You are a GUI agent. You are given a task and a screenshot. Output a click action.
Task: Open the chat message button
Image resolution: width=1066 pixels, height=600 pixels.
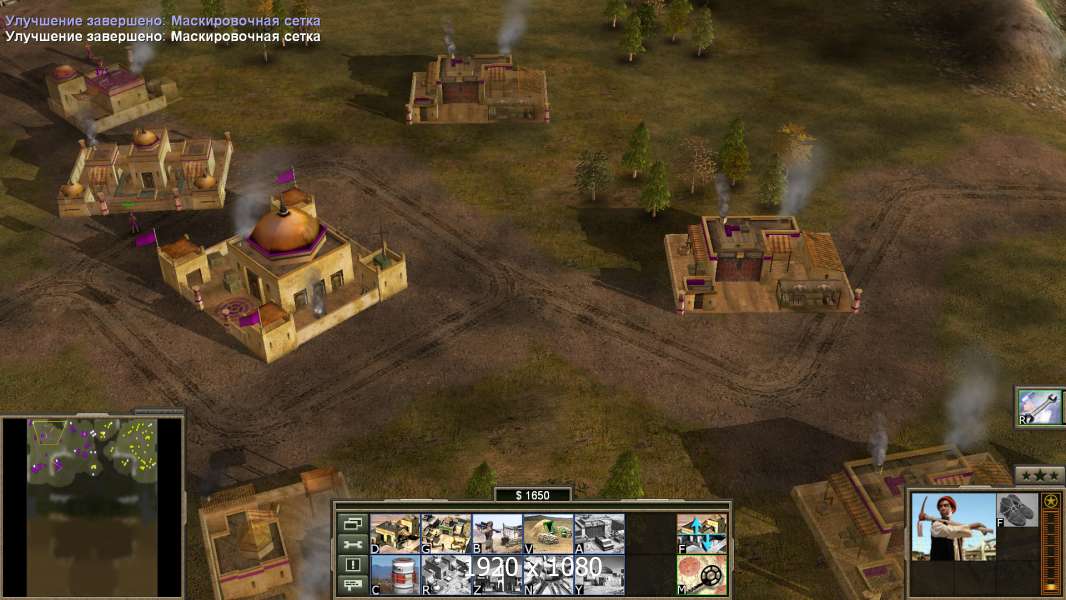pyautogui.click(x=353, y=585)
